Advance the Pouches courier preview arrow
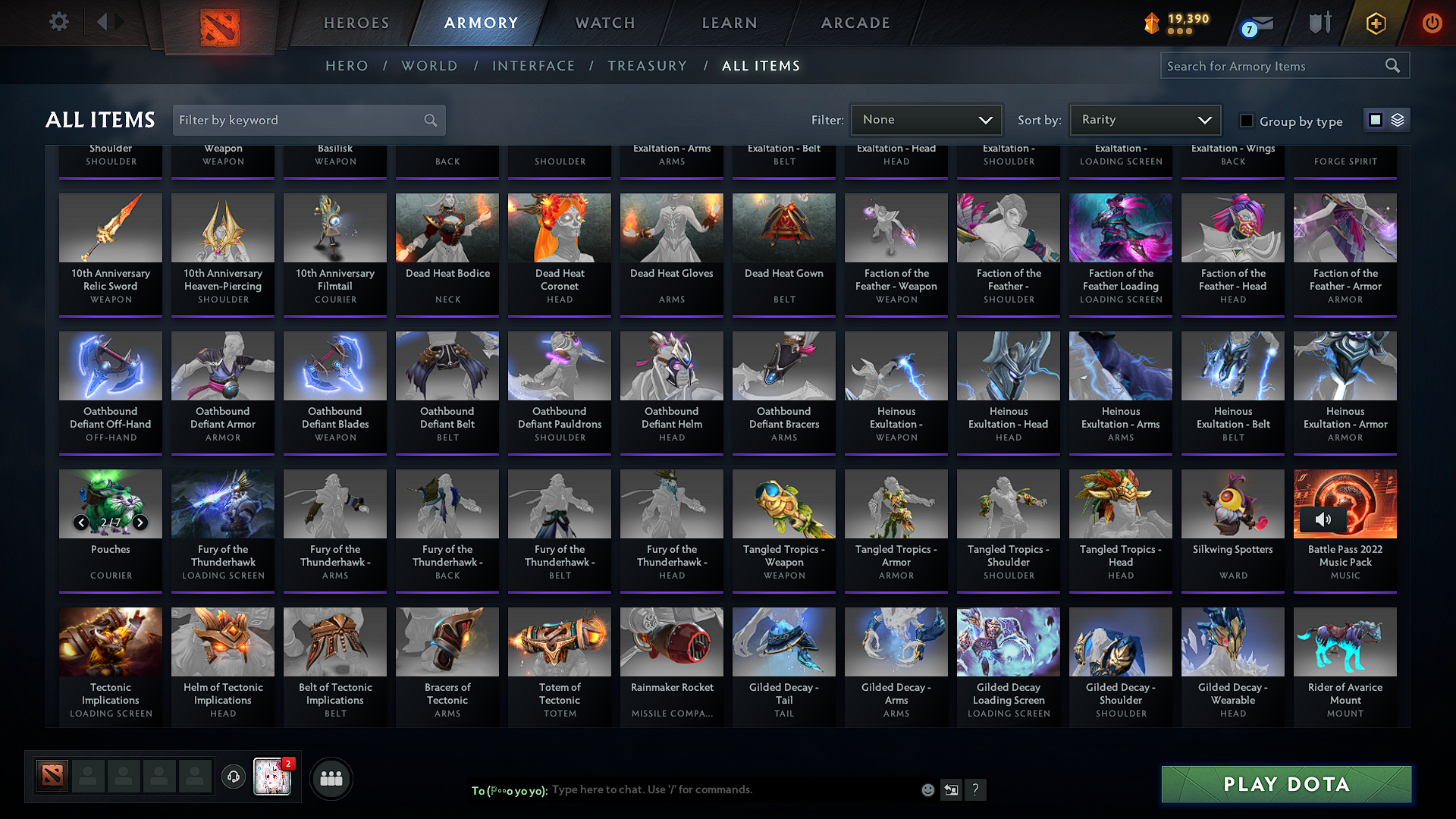Viewport: 1456px width, 819px height. tap(140, 522)
